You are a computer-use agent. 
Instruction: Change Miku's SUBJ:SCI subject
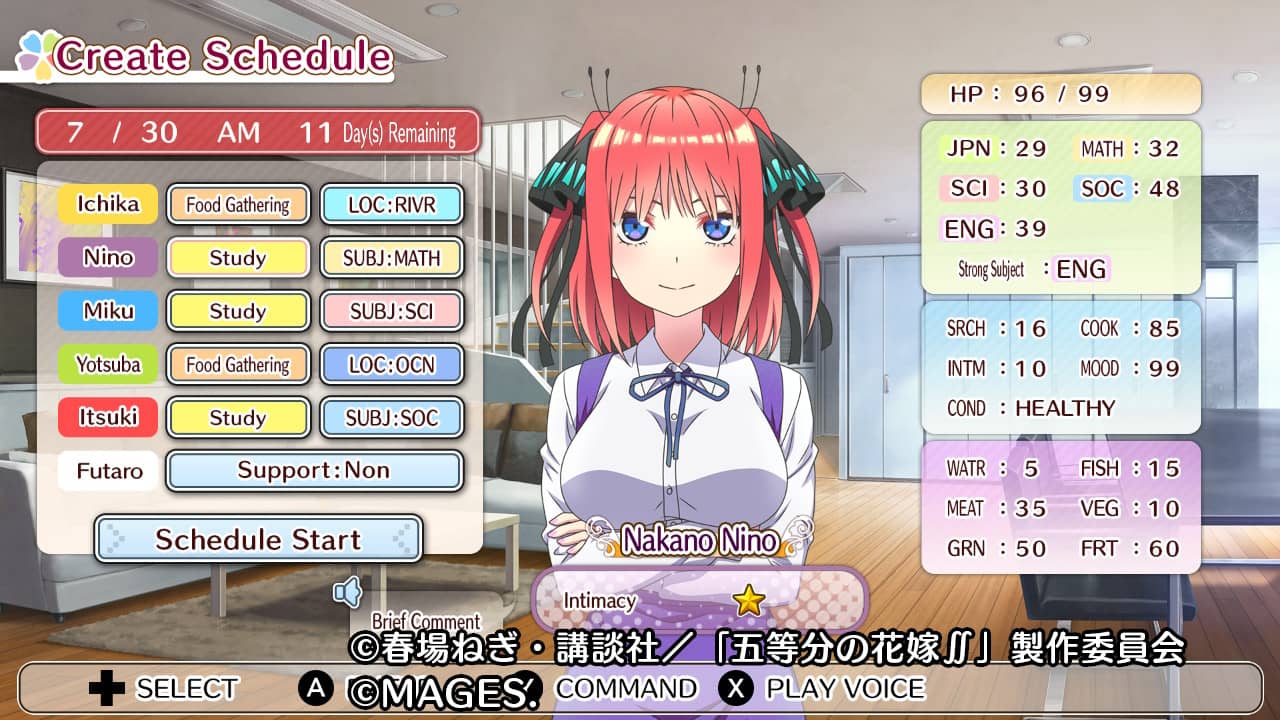(x=392, y=311)
